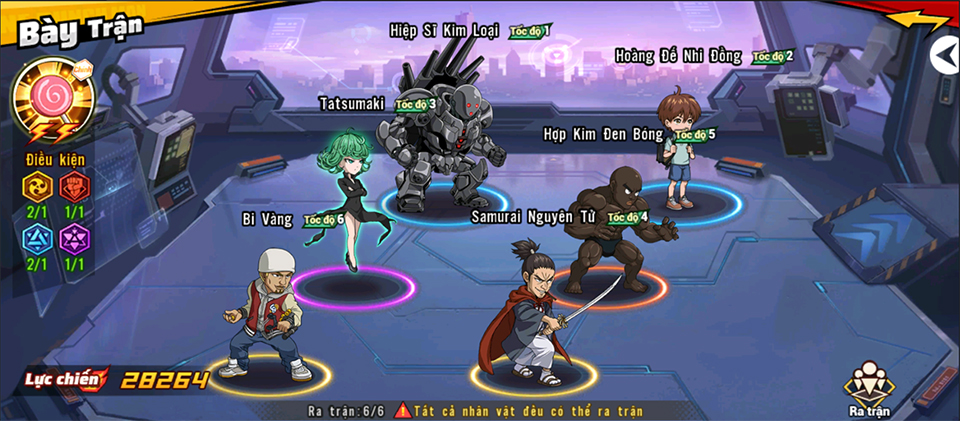Check the blue triangle condition icon

pos(37,241)
